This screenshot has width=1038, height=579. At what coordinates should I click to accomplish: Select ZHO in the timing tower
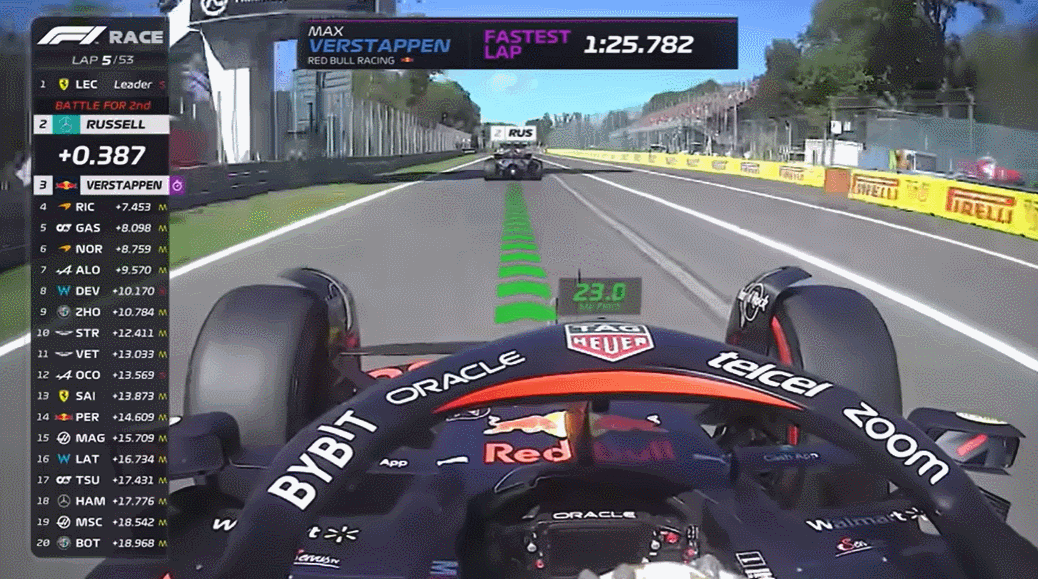pyautogui.click(x=100, y=312)
